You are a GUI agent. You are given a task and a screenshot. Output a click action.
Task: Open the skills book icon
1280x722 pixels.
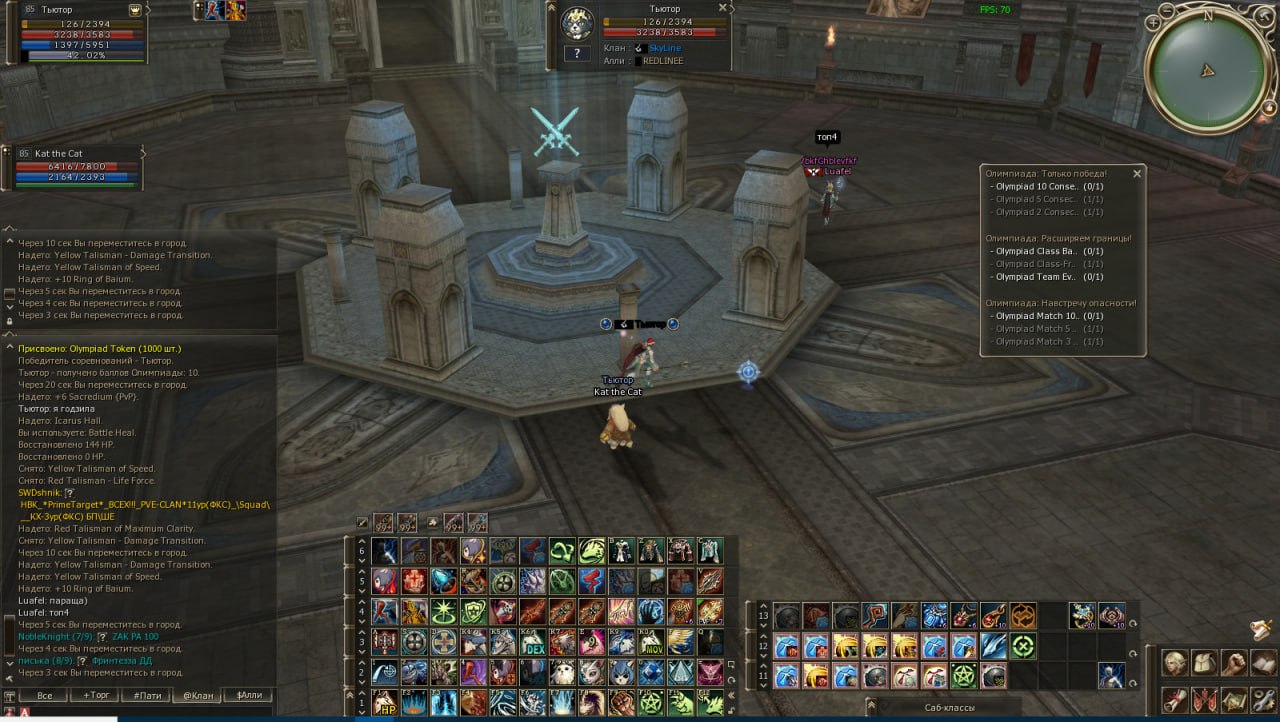pyautogui.click(x=1264, y=663)
